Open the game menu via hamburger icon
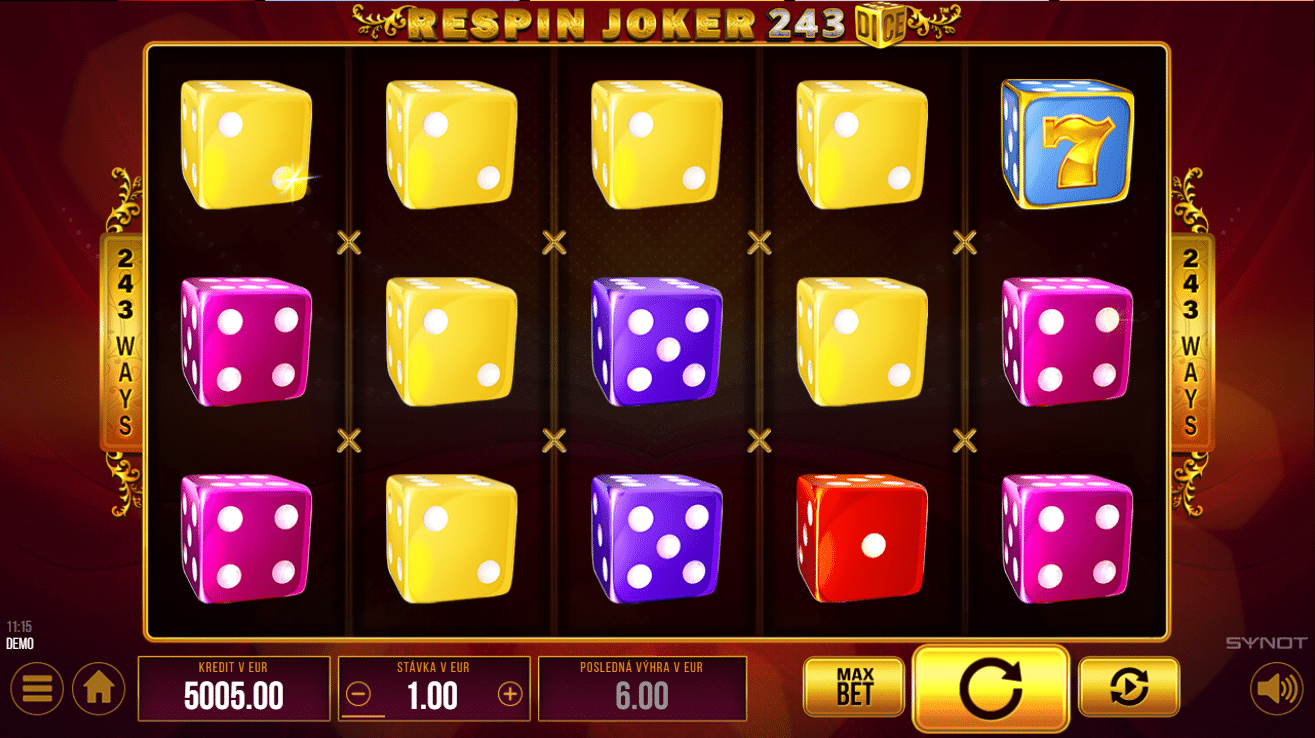Image resolution: width=1315 pixels, height=738 pixels. (36, 688)
